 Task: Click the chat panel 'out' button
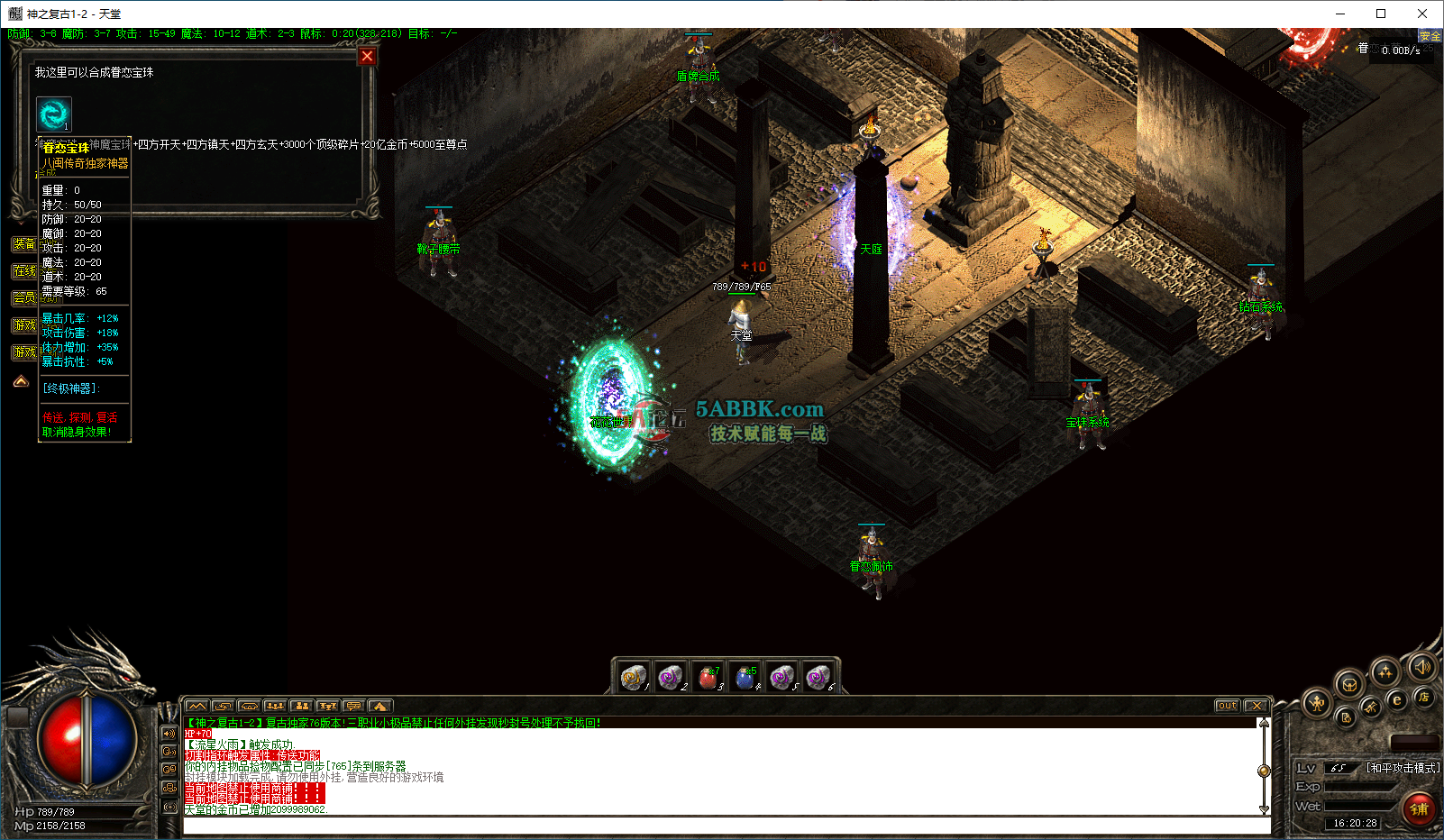pyautogui.click(x=1227, y=706)
